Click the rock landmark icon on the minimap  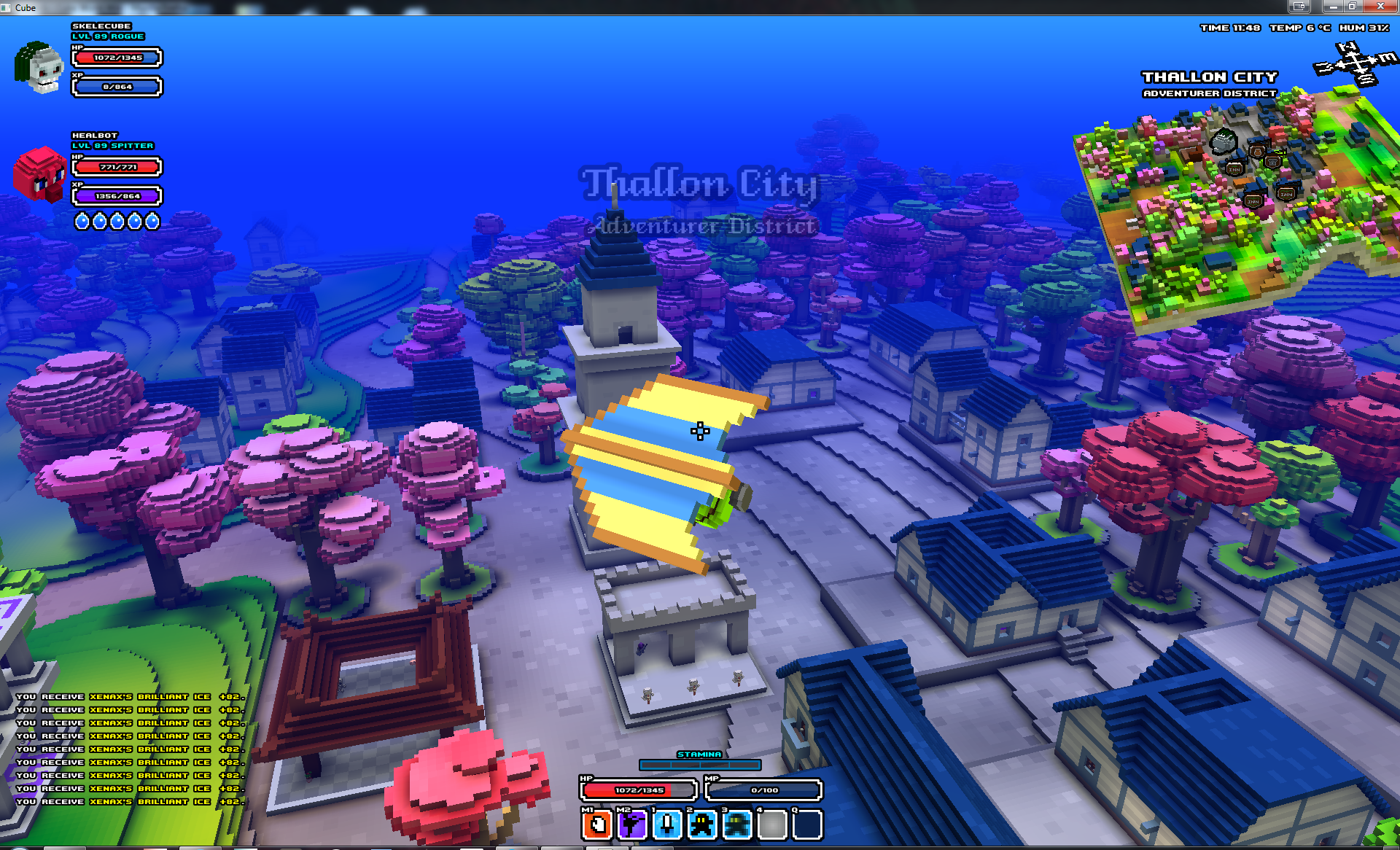(x=1224, y=141)
